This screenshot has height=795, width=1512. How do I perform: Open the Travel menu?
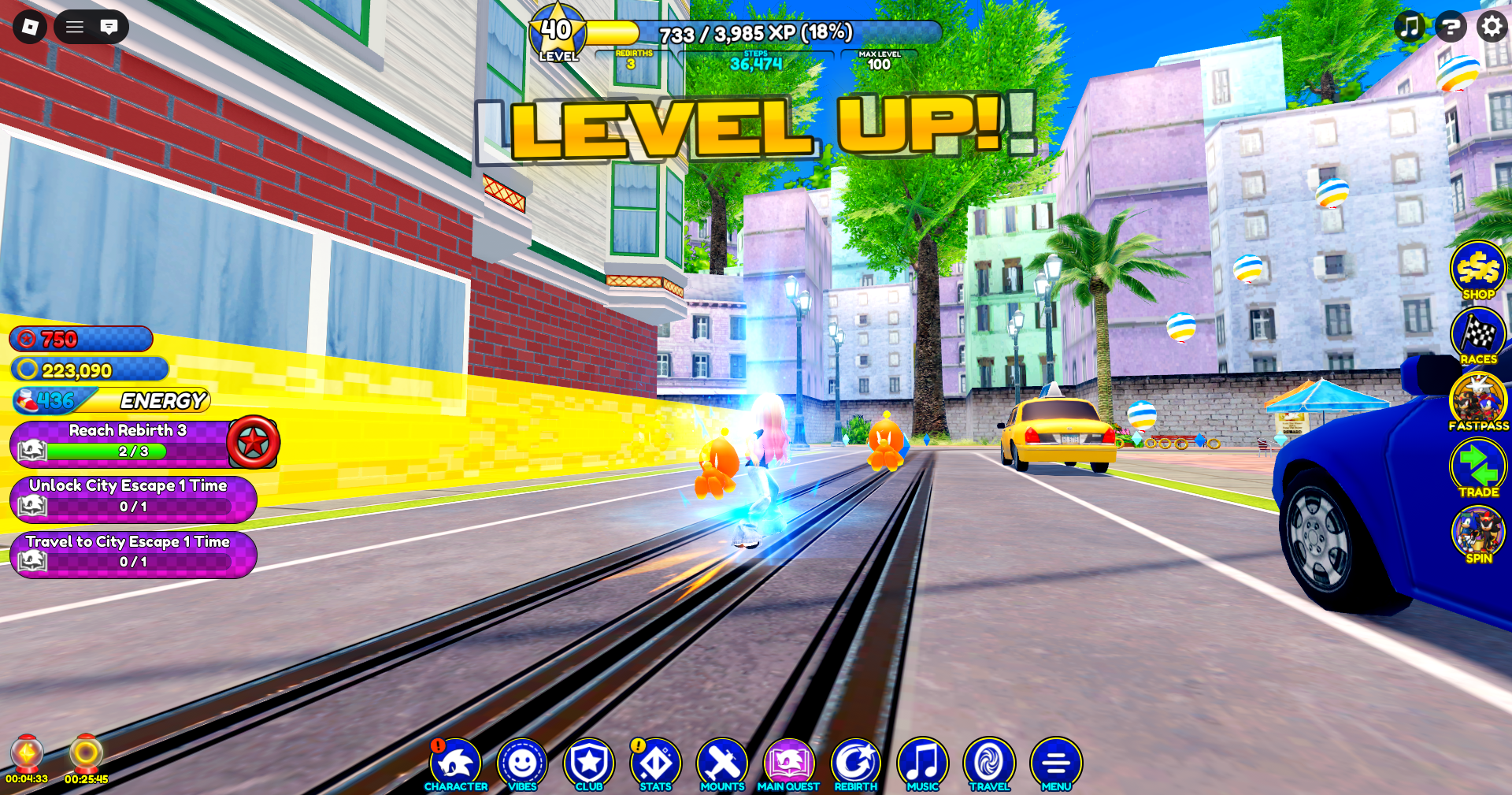click(989, 763)
